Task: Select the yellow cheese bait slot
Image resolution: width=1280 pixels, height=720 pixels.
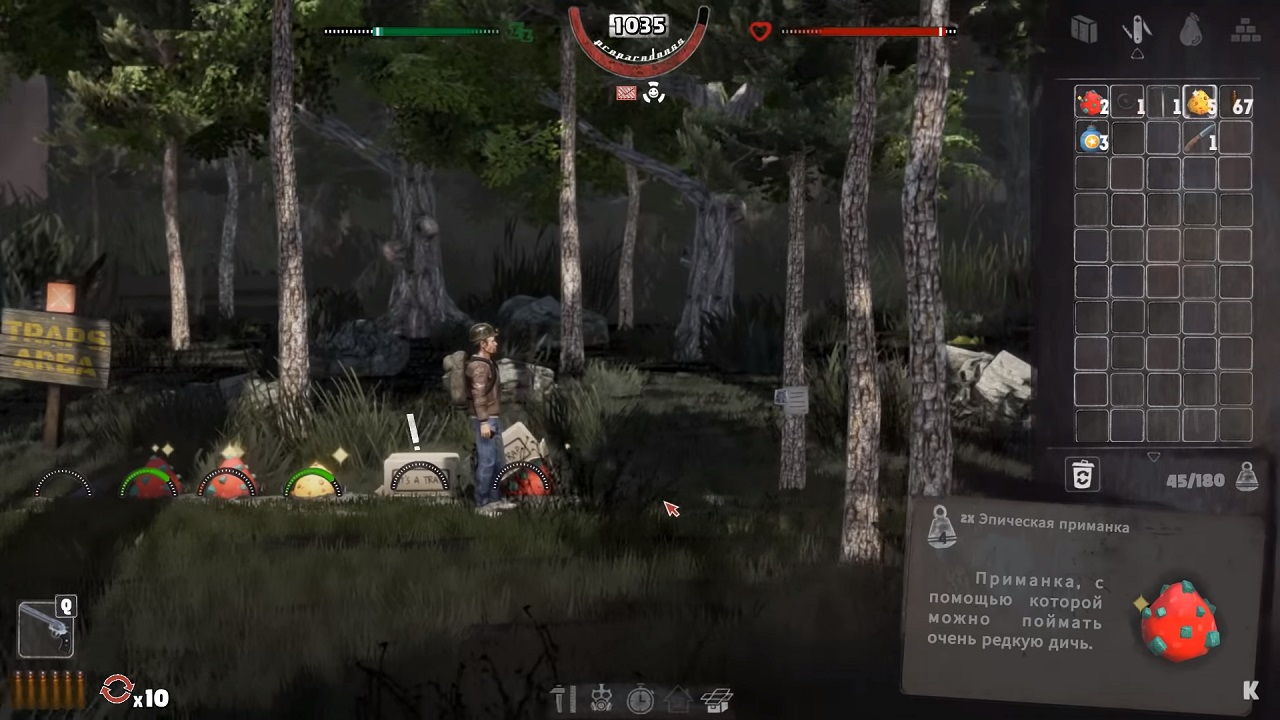Action: pyautogui.click(x=1199, y=102)
